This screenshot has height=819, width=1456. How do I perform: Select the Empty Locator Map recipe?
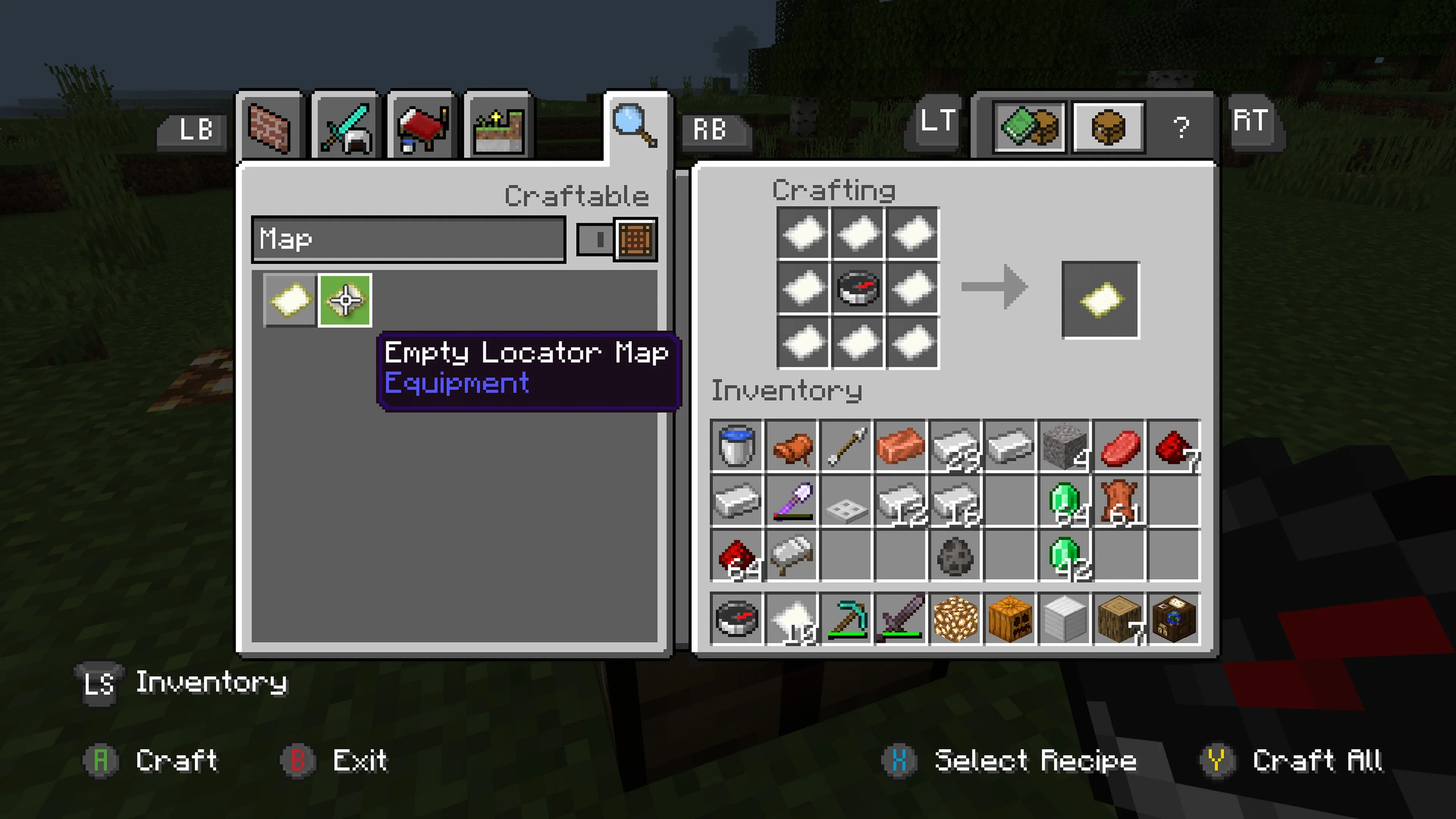(346, 300)
